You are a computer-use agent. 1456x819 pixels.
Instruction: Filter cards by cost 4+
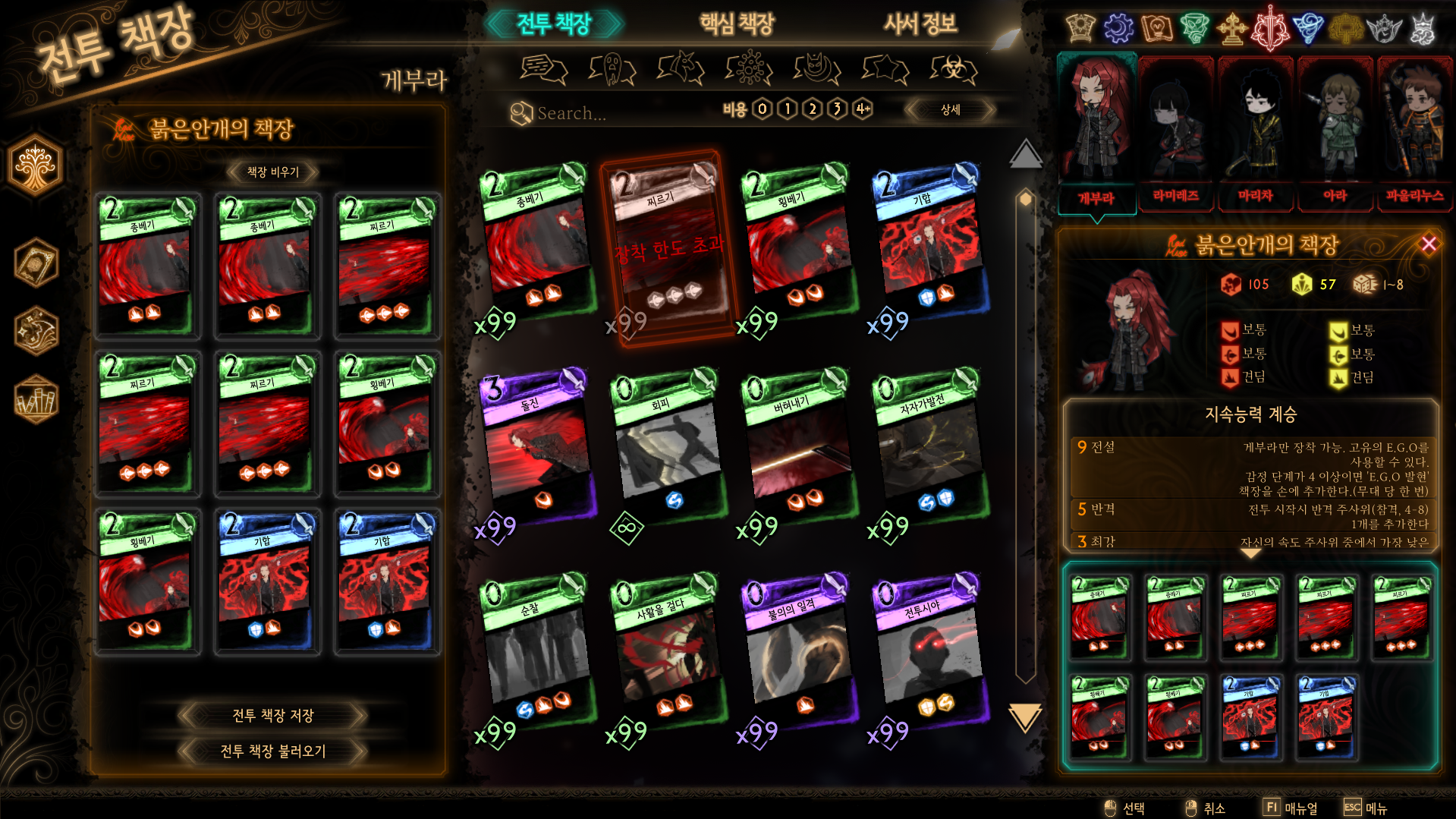point(863,109)
